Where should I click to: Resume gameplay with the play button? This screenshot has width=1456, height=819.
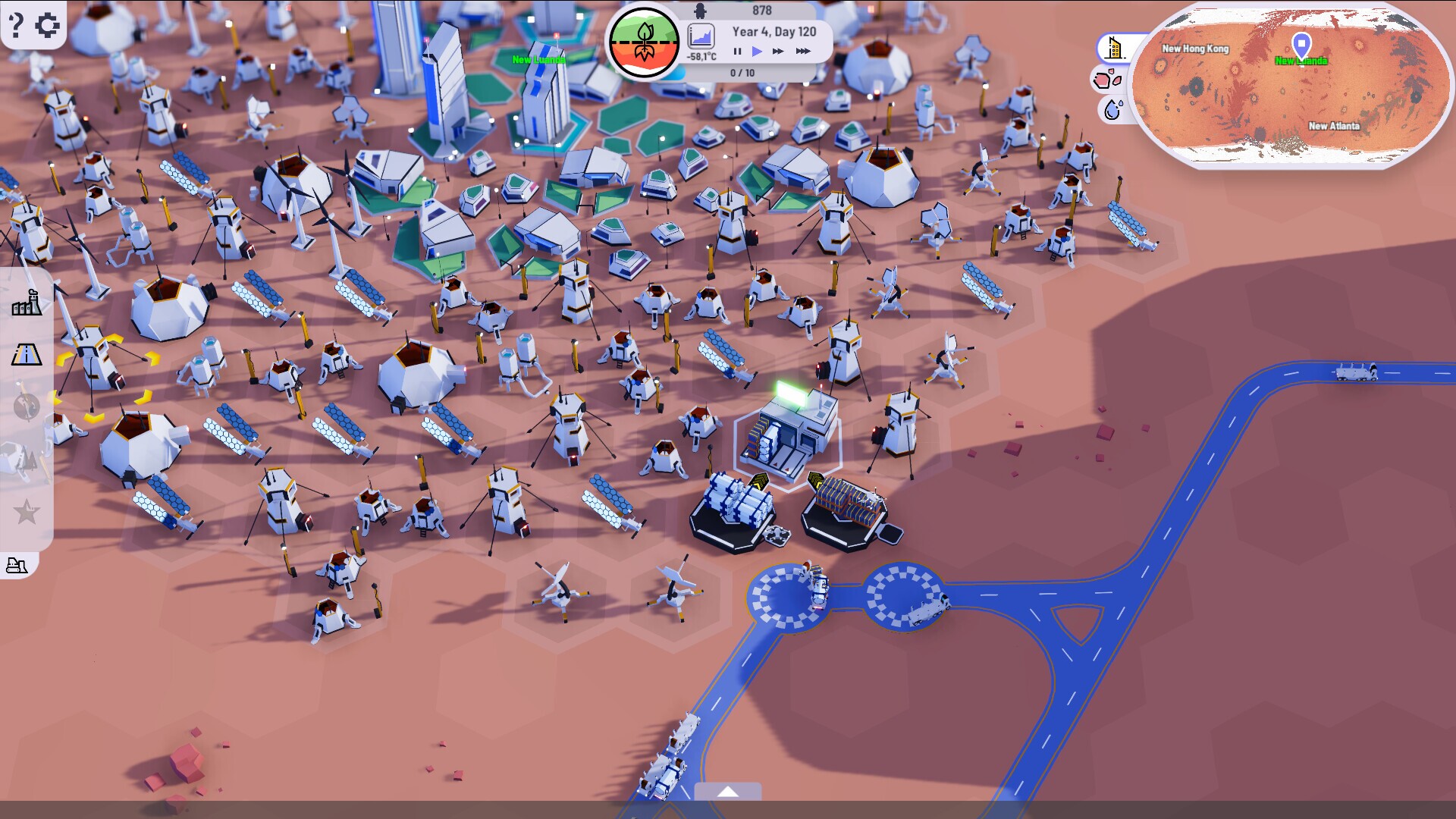tap(755, 52)
